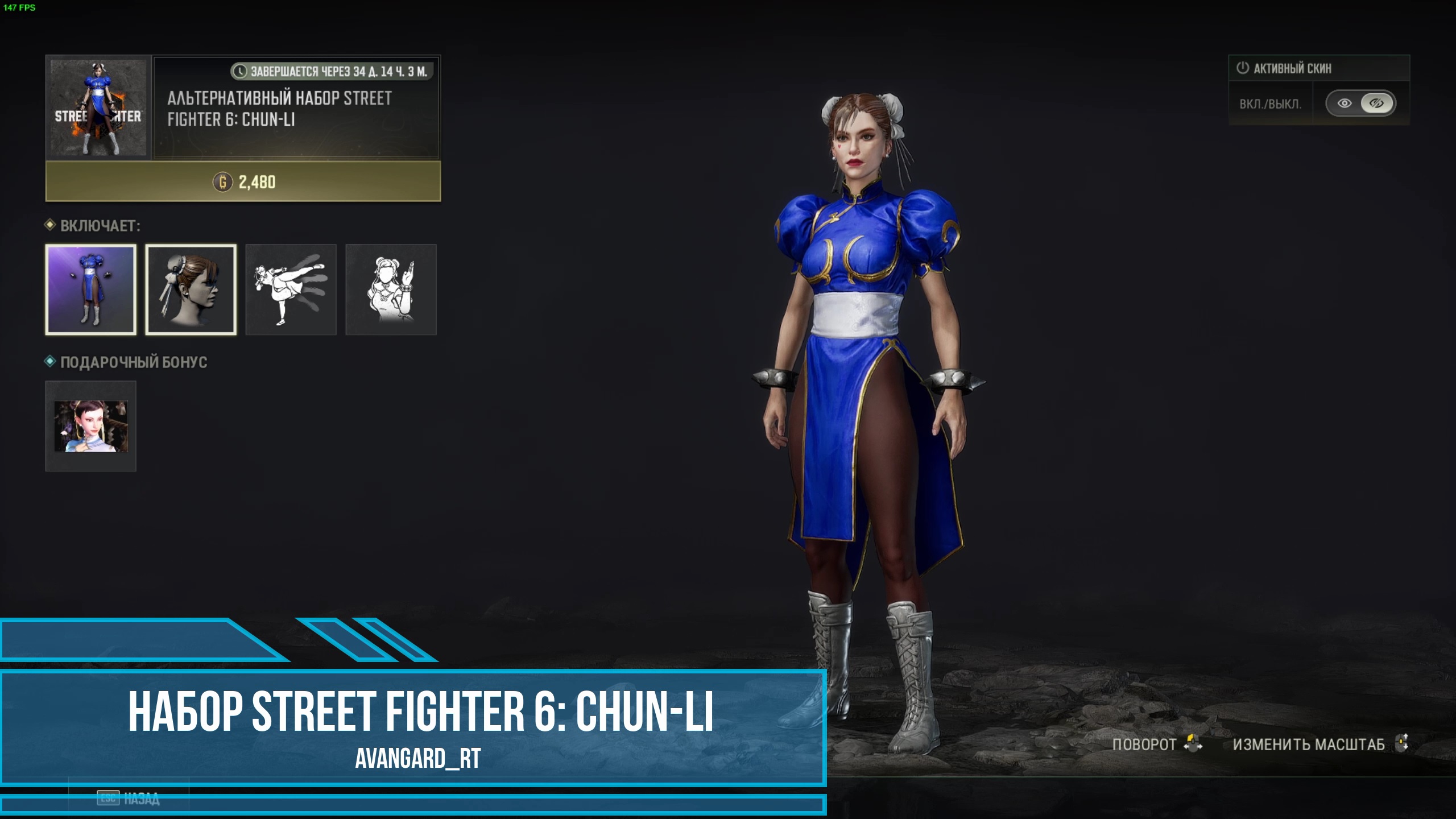Select the Chun-Li hairstyle item
This screenshot has width=1456, height=819.
coord(191,289)
